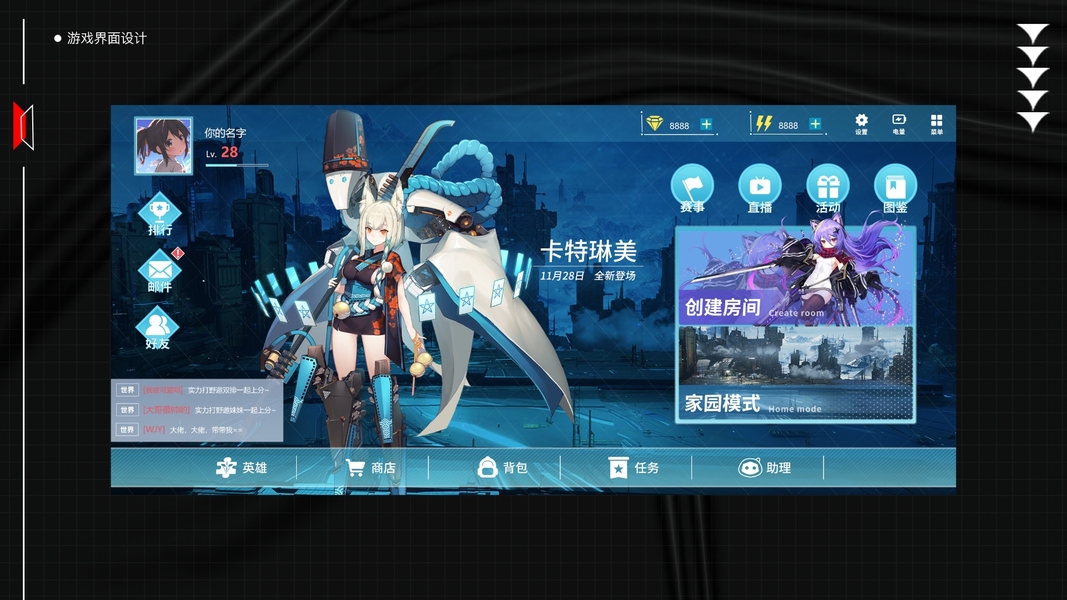Enter 家园模式 Home mode
Viewport: 1067px width, 600px height.
coord(795,373)
